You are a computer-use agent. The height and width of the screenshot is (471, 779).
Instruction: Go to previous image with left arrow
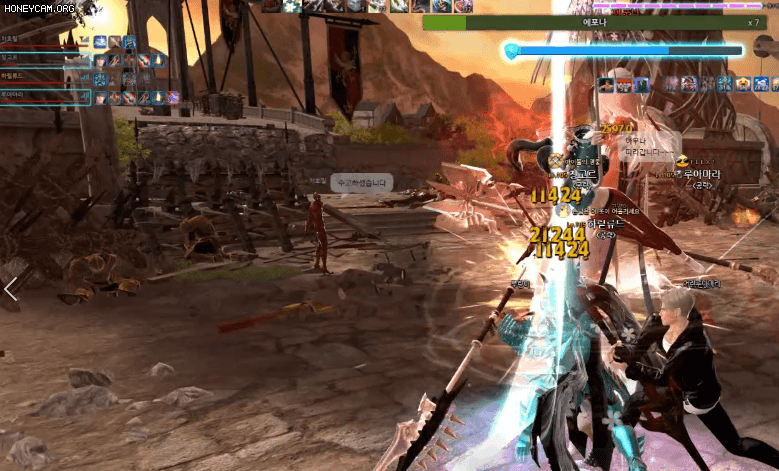click(11, 289)
